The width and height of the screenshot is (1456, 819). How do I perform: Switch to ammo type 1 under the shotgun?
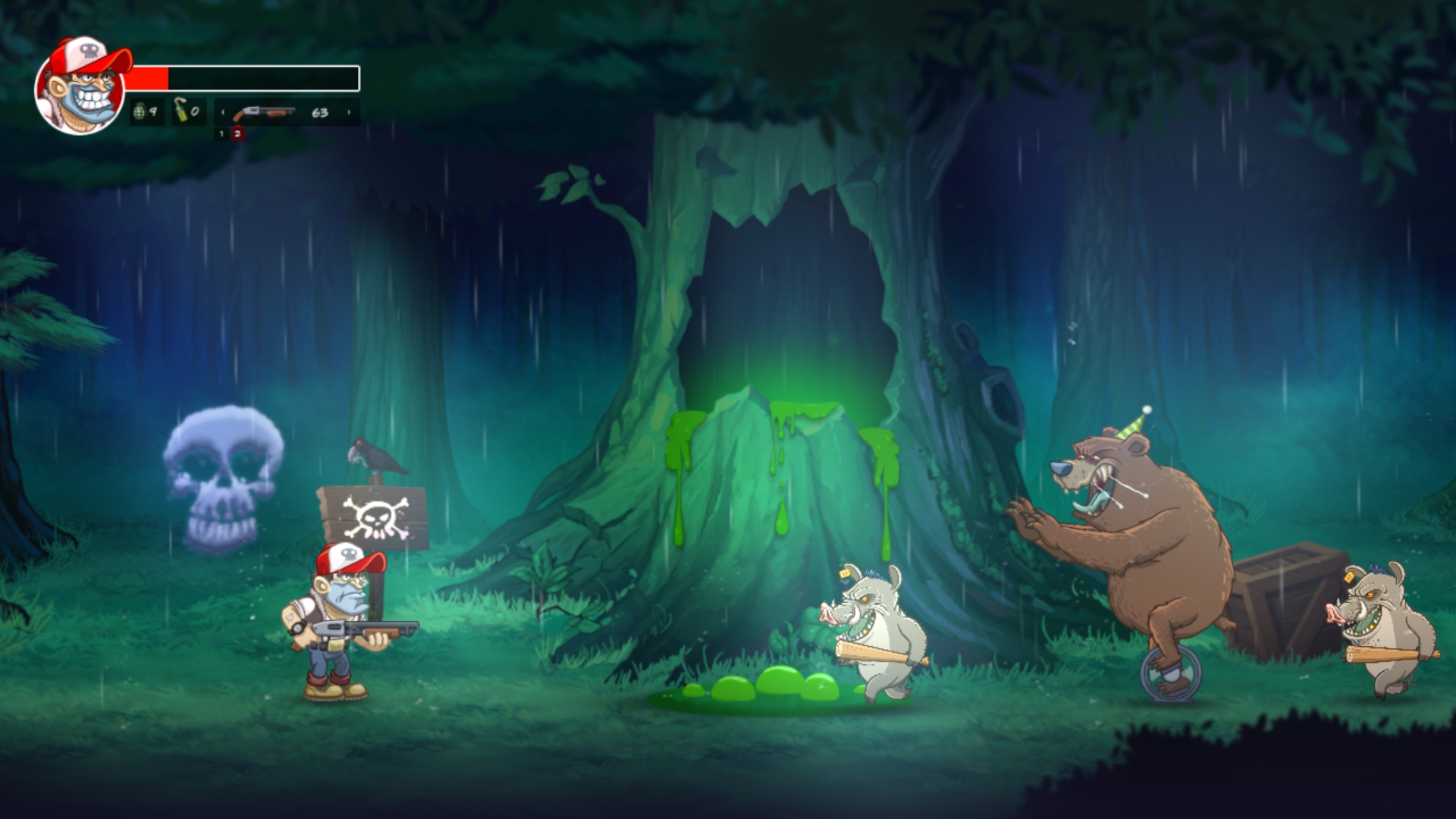(x=222, y=135)
